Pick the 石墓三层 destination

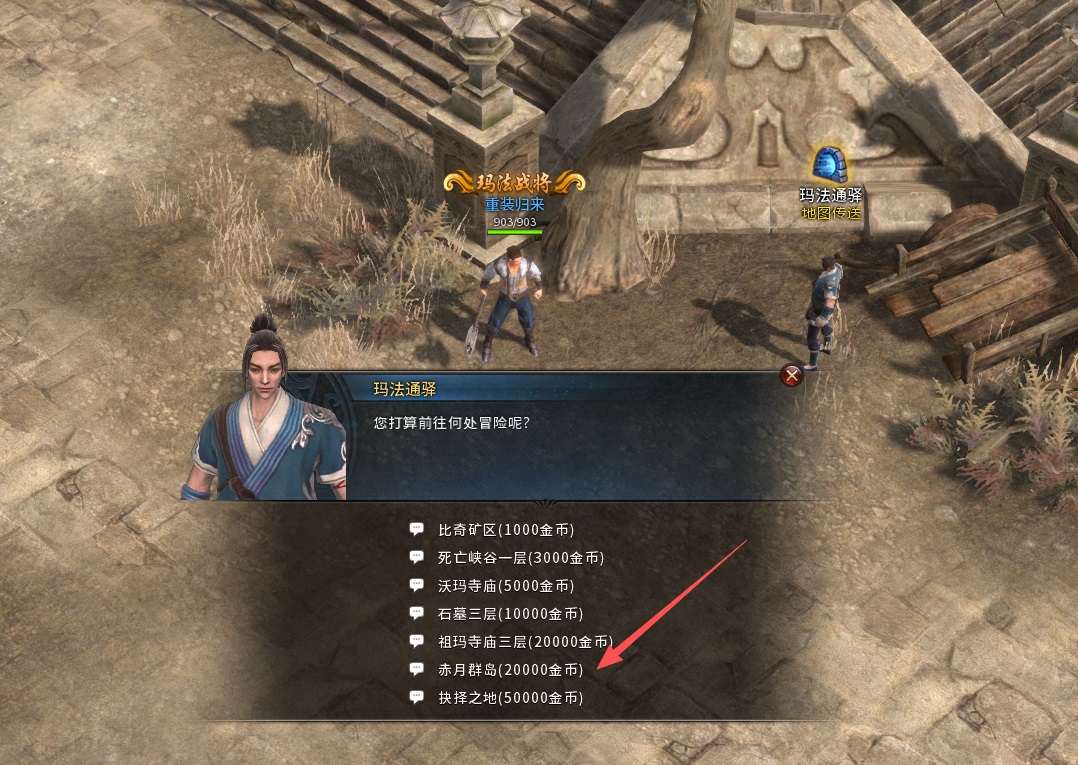[x=510, y=613]
